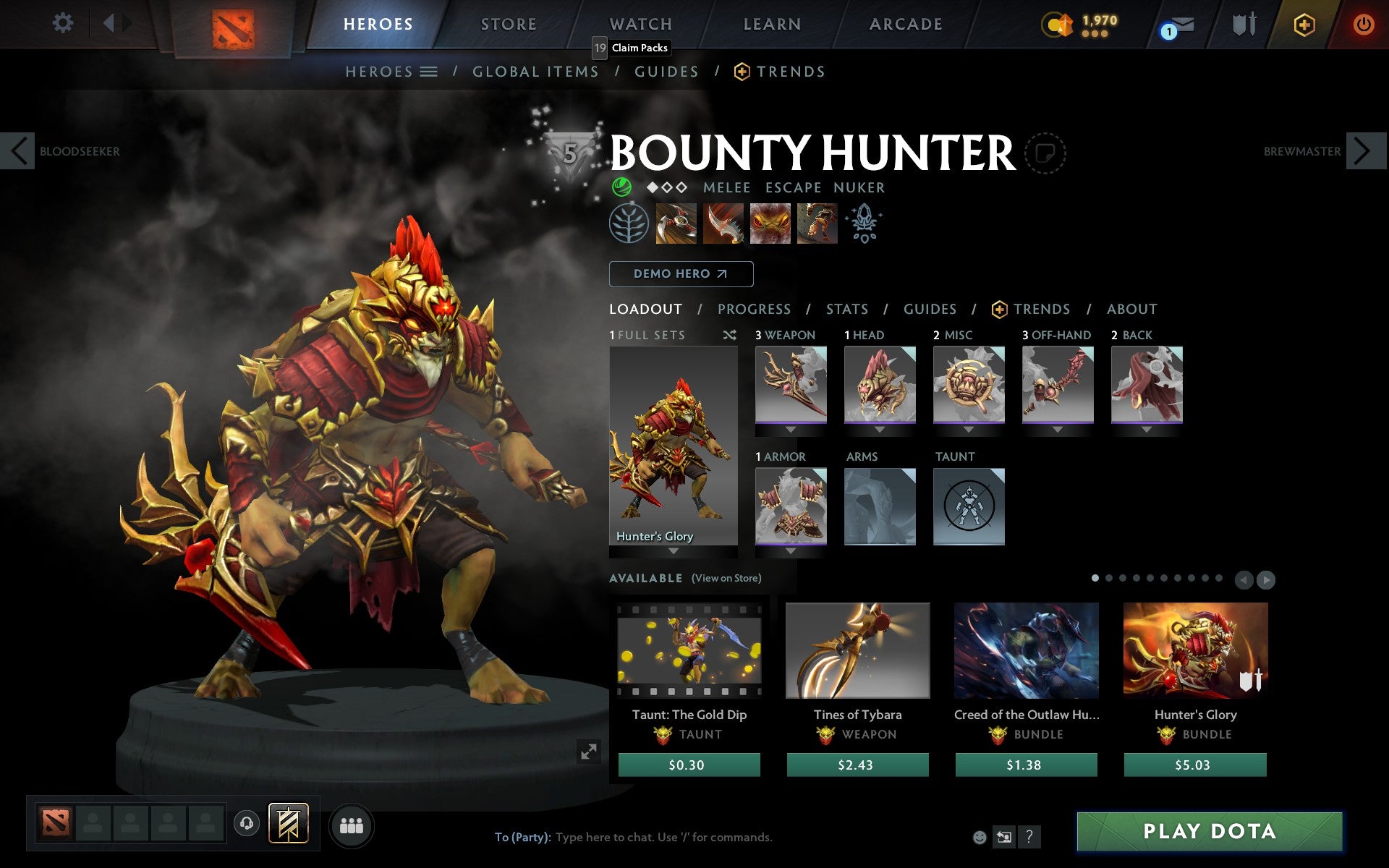1389x868 pixels.
Task: Open the talent tree icon
Action: [628, 224]
